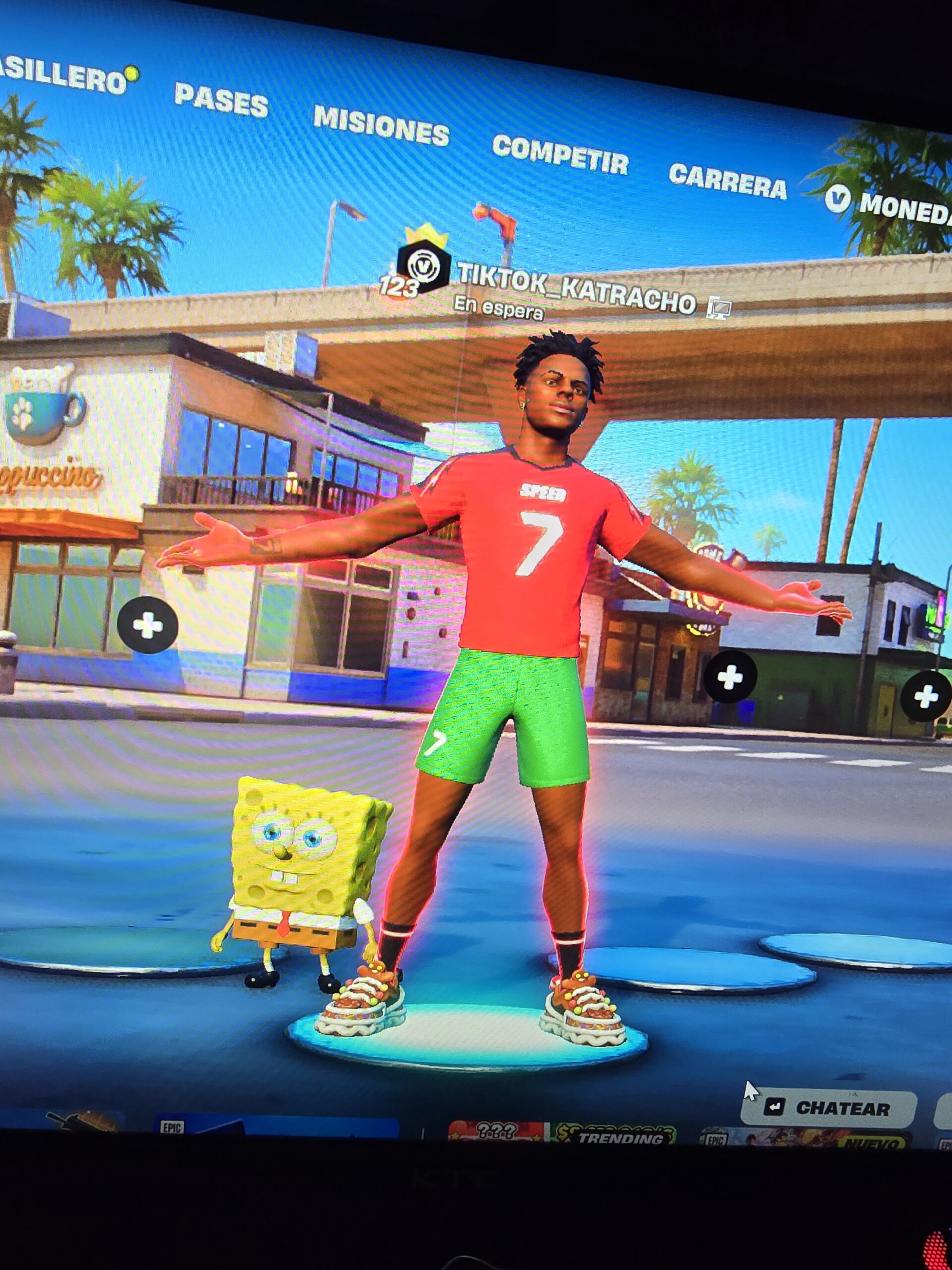This screenshot has height=1270, width=952.
Task: Go to the Competir tab
Action: [x=560, y=154]
